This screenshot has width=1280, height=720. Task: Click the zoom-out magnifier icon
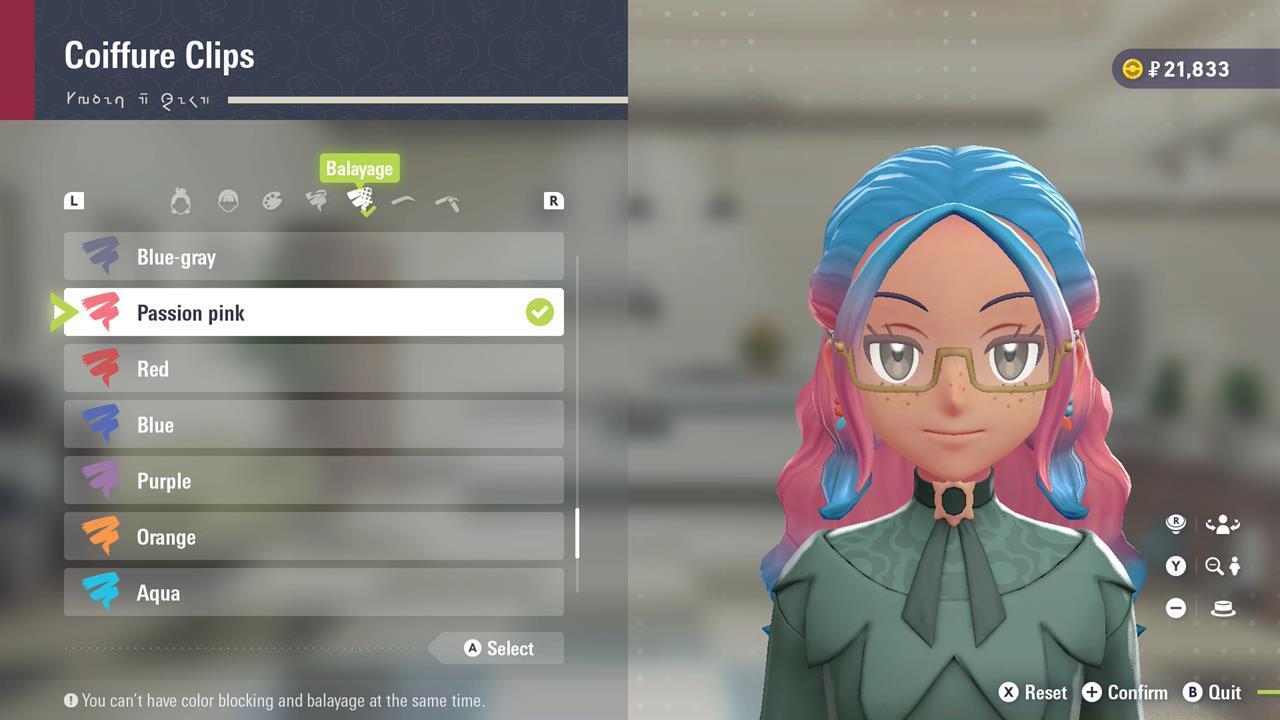1214,566
